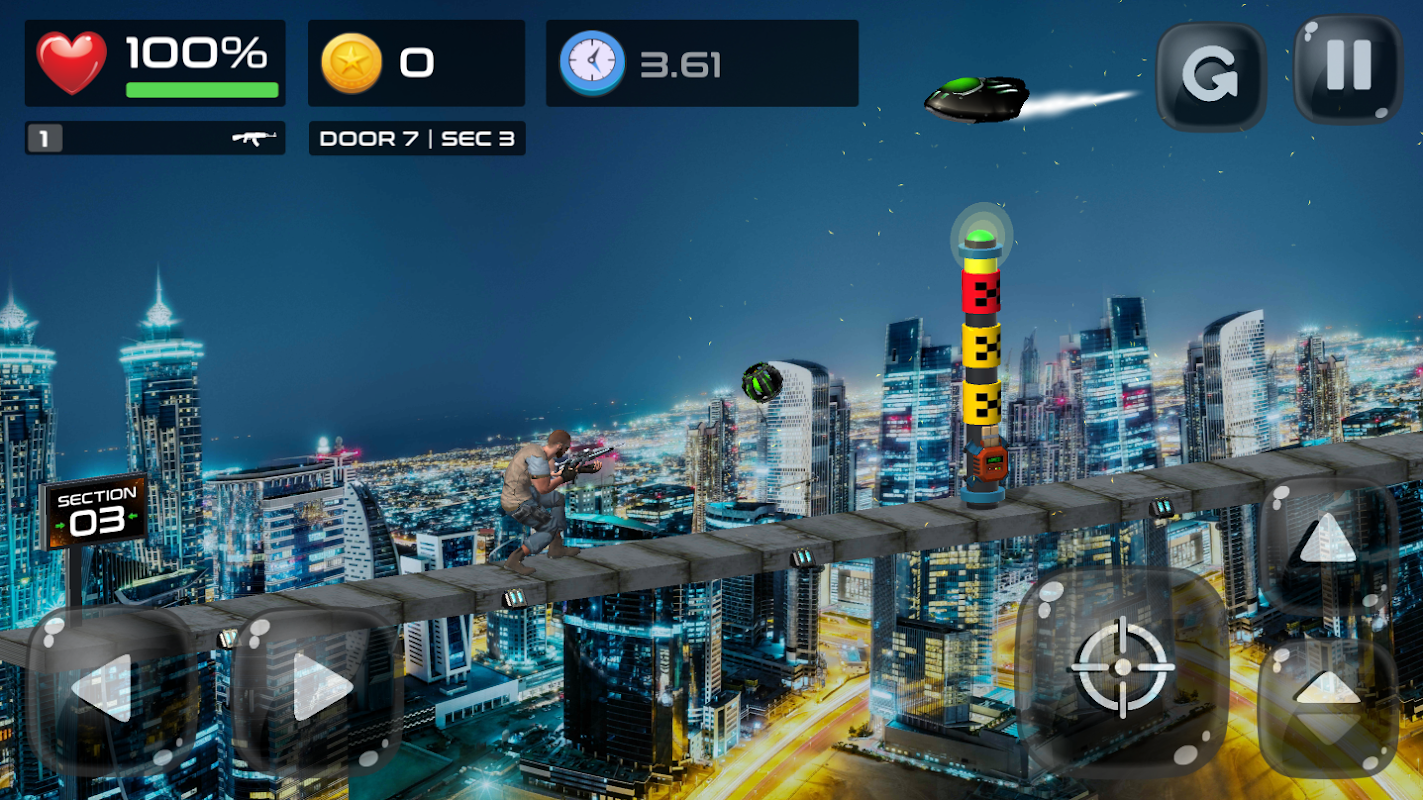Pause the game
The image size is (1423, 800).
[x=1348, y=68]
